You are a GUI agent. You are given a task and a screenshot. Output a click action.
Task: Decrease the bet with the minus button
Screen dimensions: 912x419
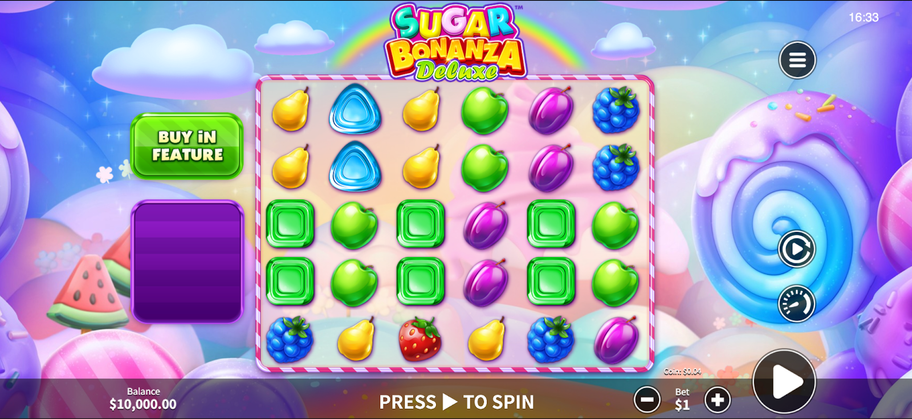point(647,400)
